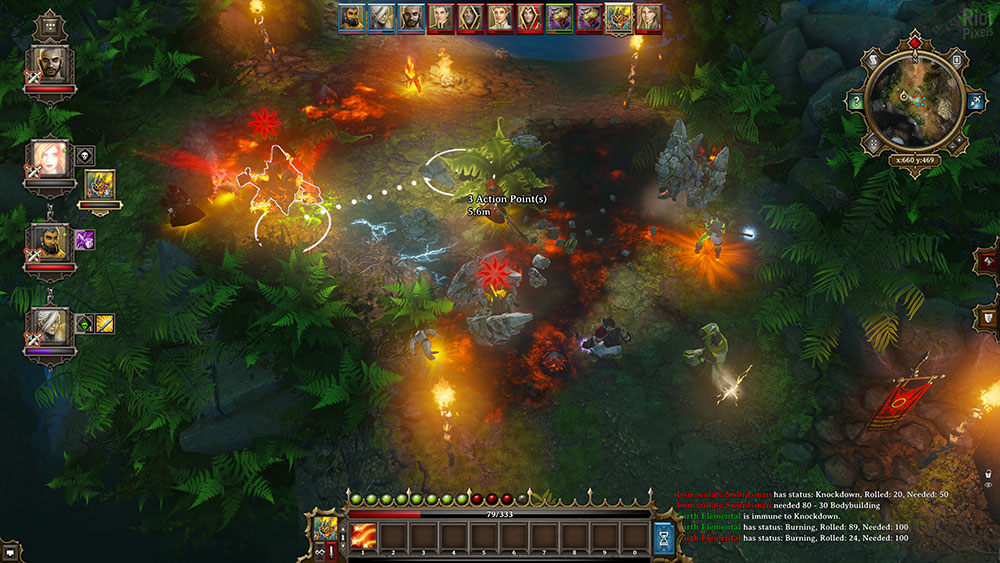
Task: Click the yellow blade status icon beside white-haired companion
Action: pyautogui.click(x=105, y=323)
